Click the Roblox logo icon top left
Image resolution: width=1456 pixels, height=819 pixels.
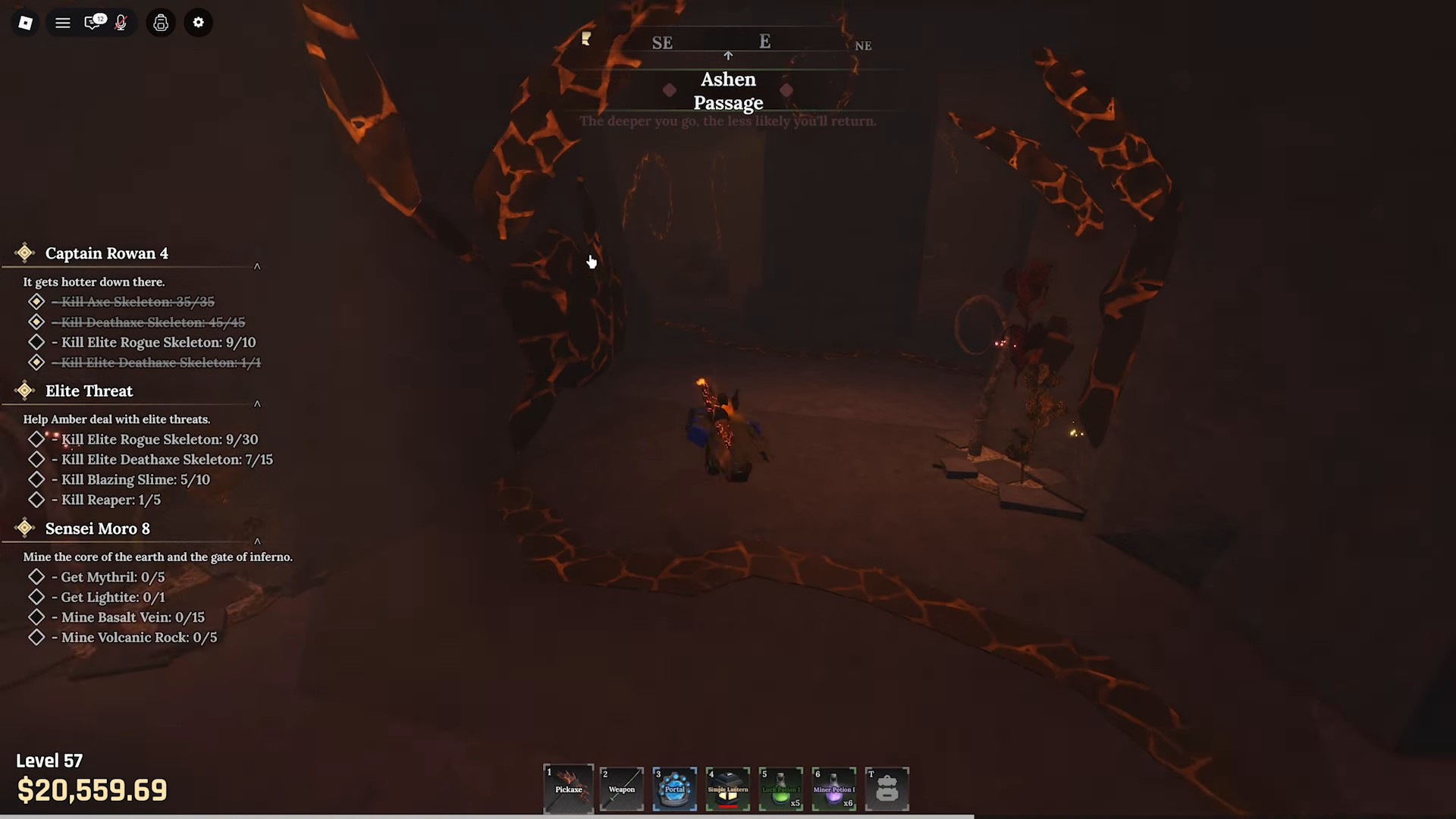pyautogui.click(x=24, y=23)
